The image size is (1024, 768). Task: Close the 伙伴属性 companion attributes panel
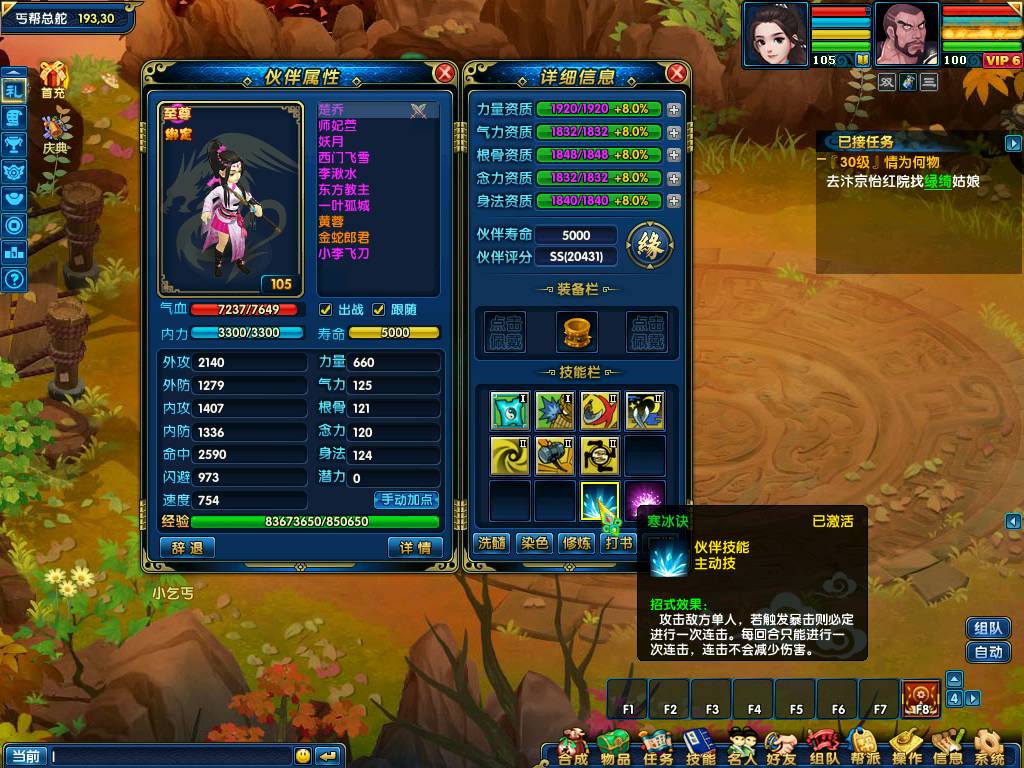[x=445, y=73]
